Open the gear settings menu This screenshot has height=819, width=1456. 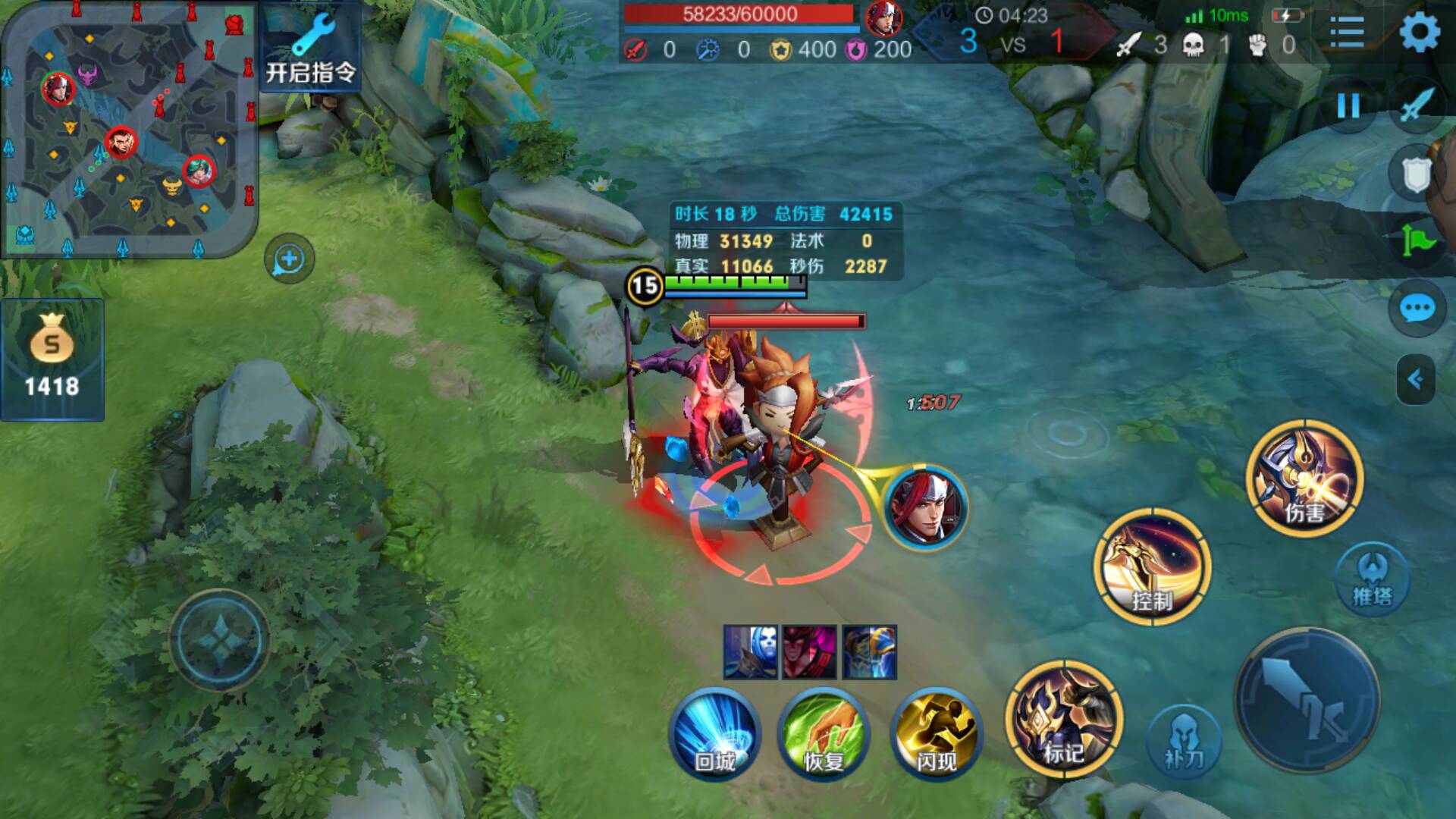coord(1418,33)
